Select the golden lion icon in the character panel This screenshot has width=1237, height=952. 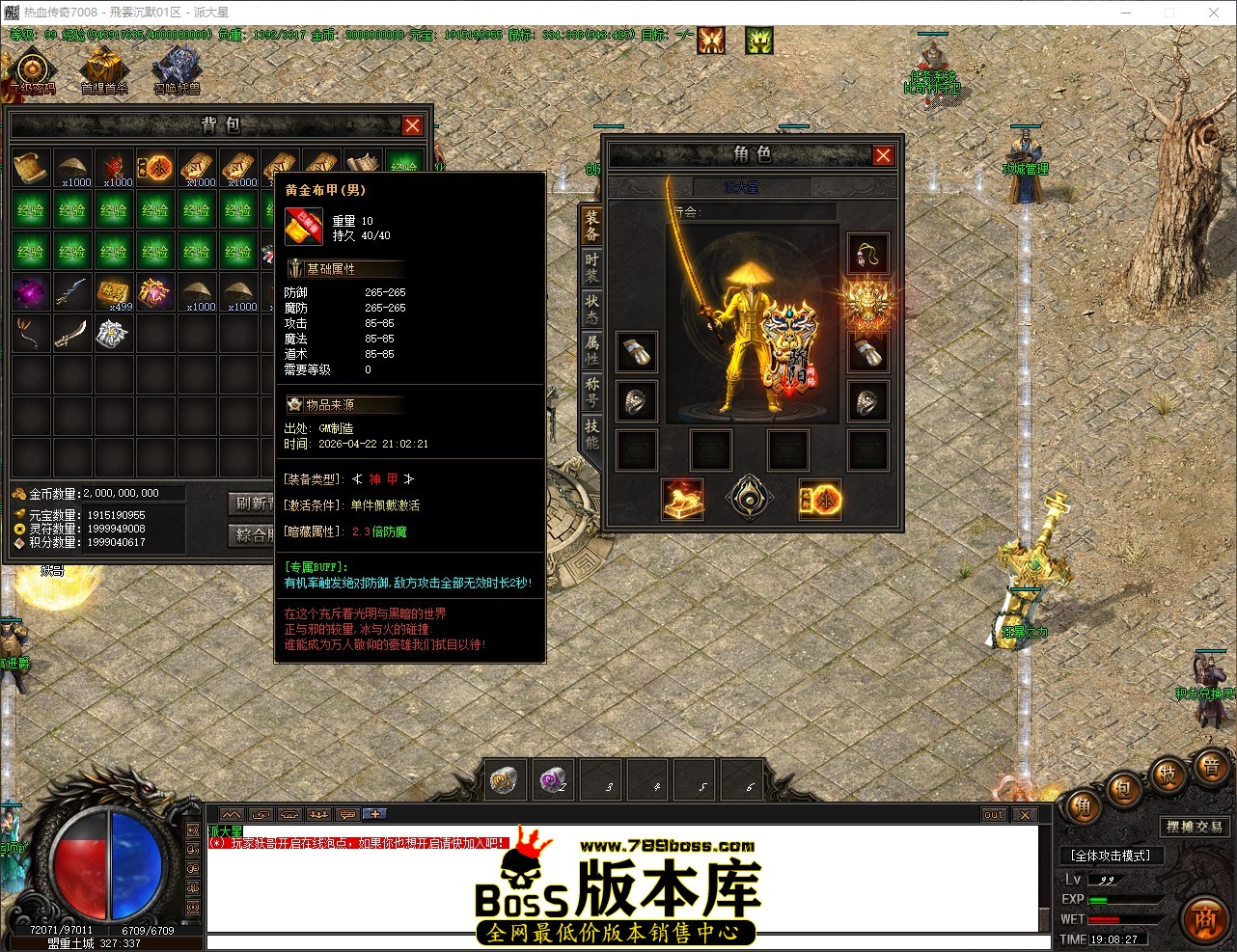tap(683, 501)
